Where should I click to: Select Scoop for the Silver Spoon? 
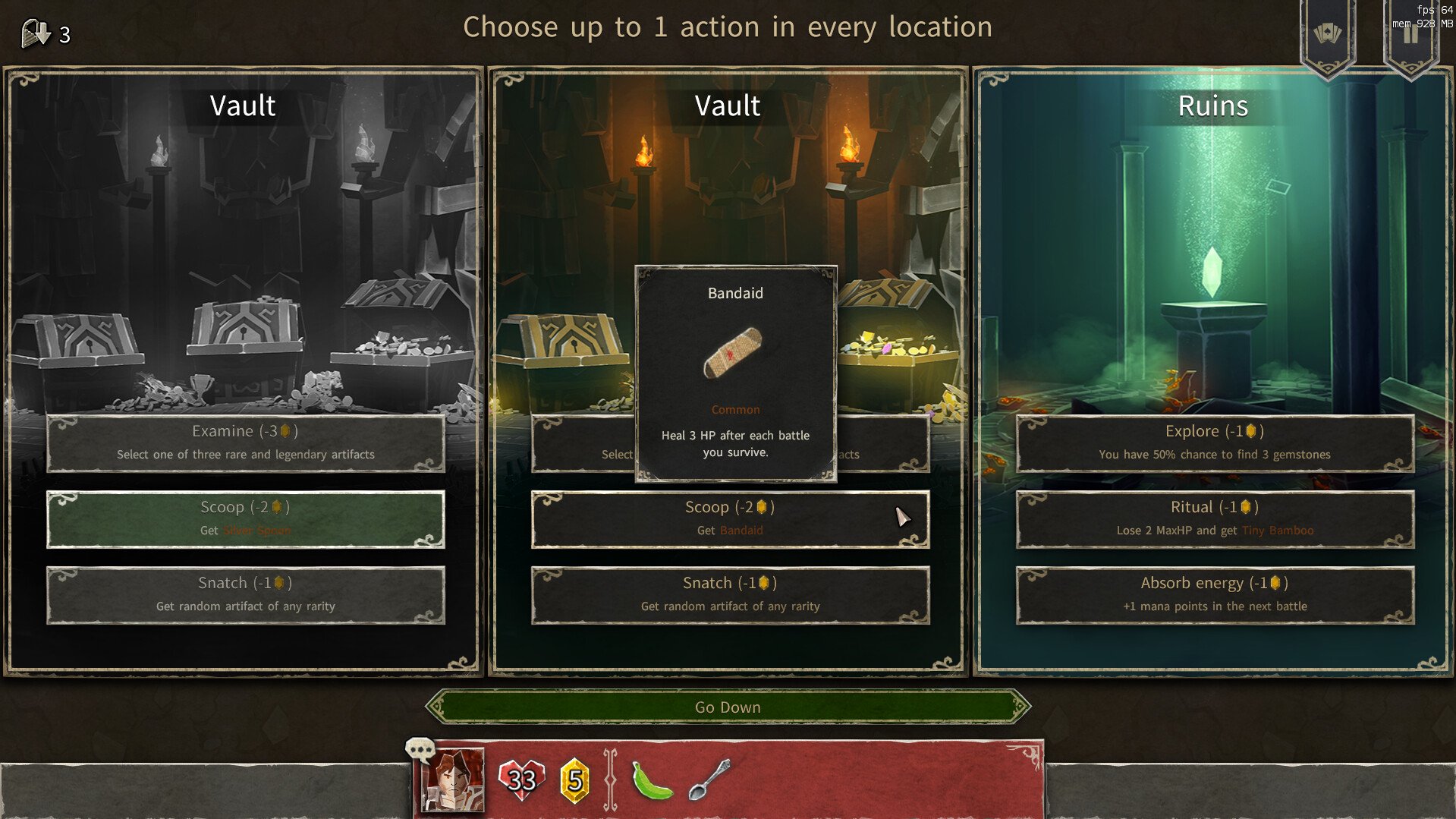[245, 519]
